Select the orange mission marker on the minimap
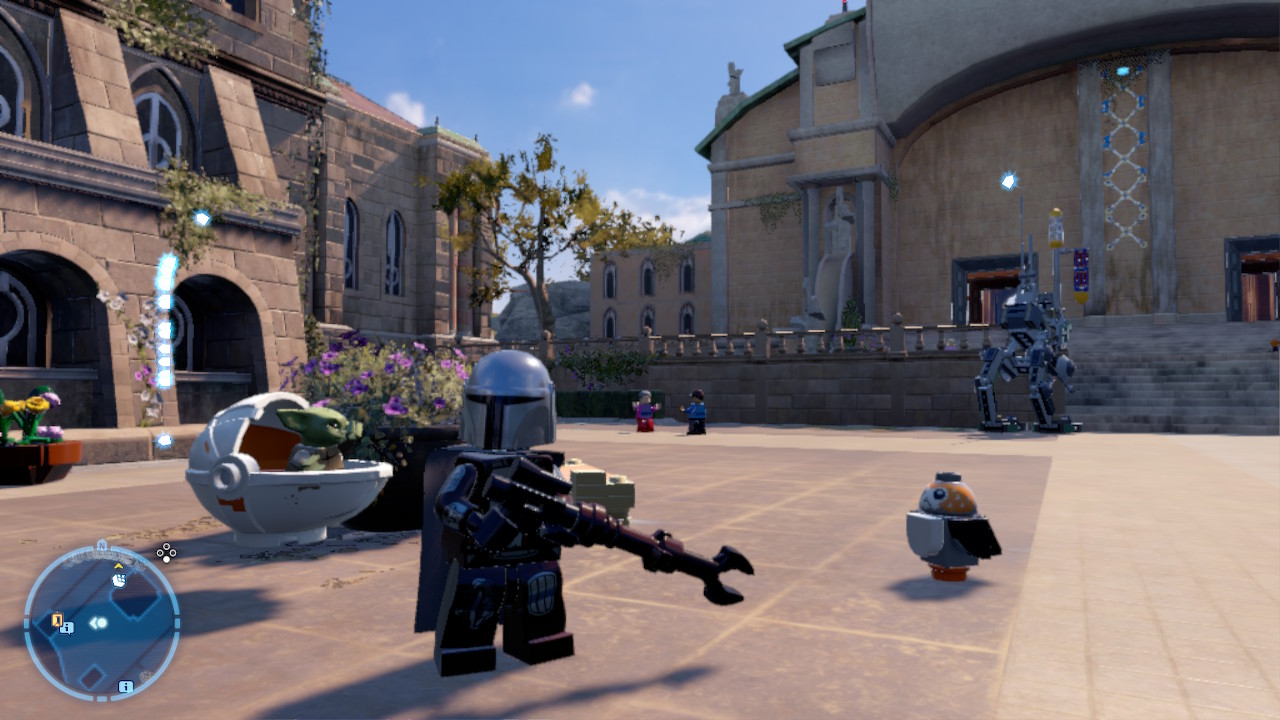 tap(57, 619)
